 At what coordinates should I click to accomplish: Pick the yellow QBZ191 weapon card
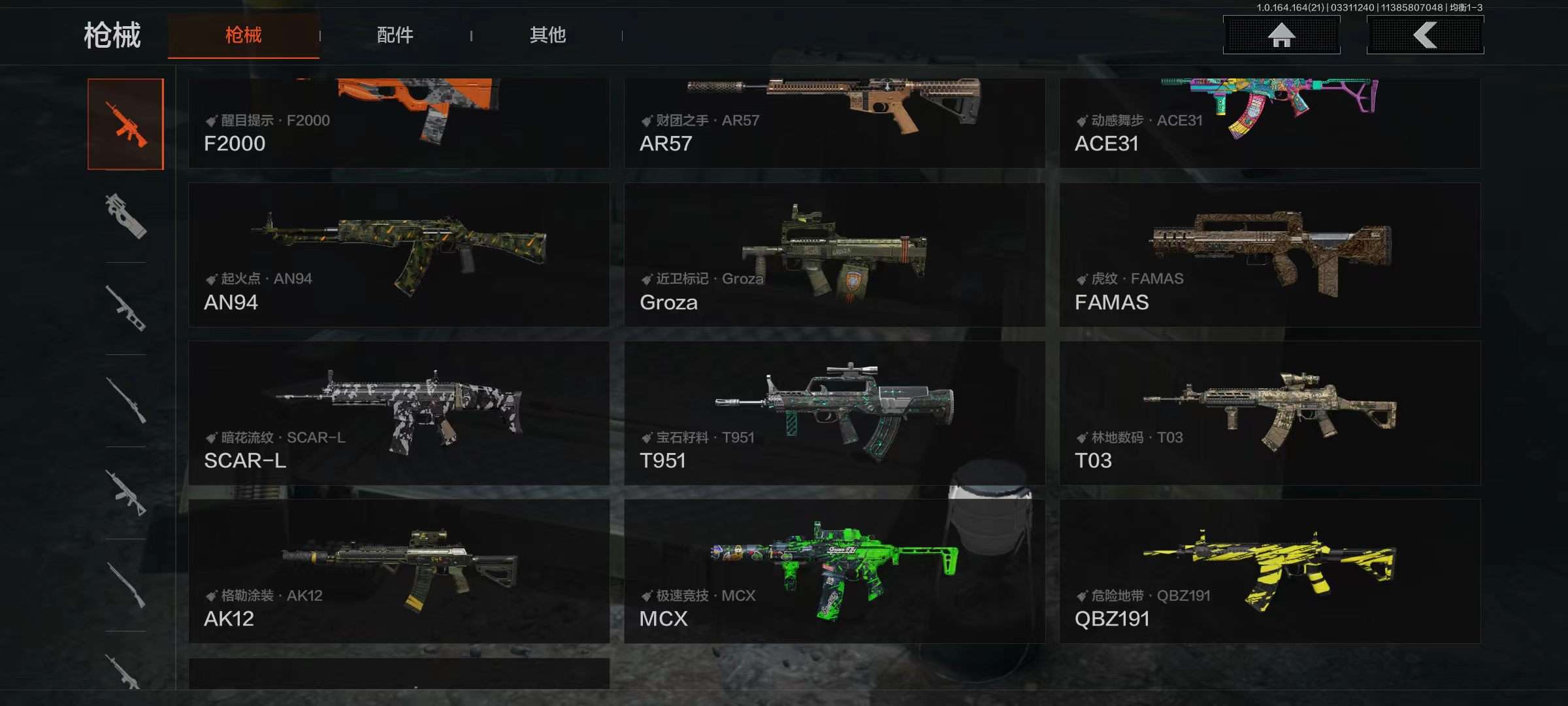[1269, 571]
